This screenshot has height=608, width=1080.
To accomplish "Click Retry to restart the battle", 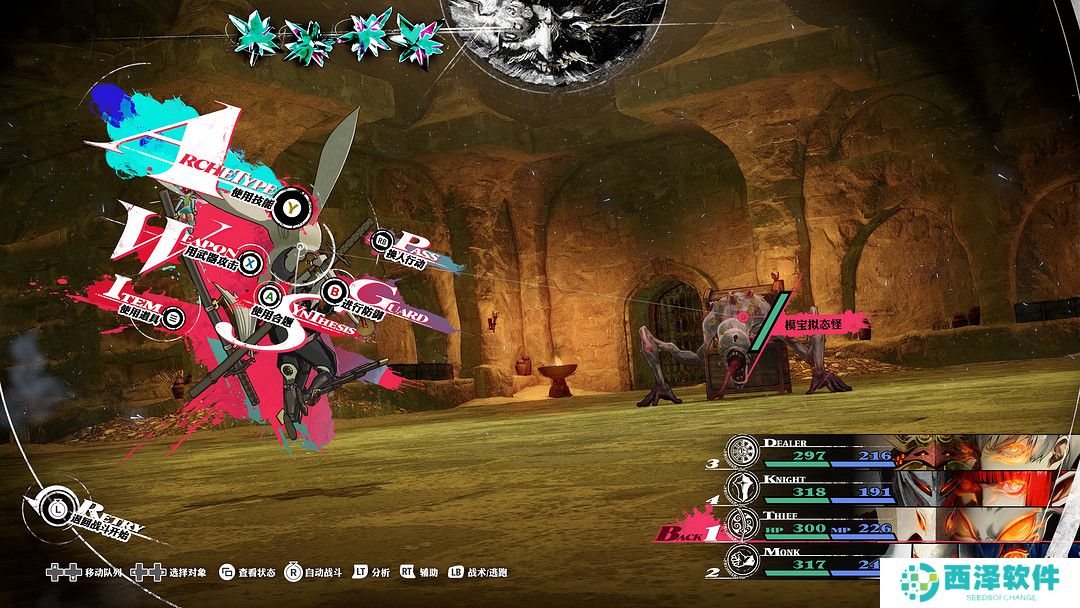I will (57, 507).
